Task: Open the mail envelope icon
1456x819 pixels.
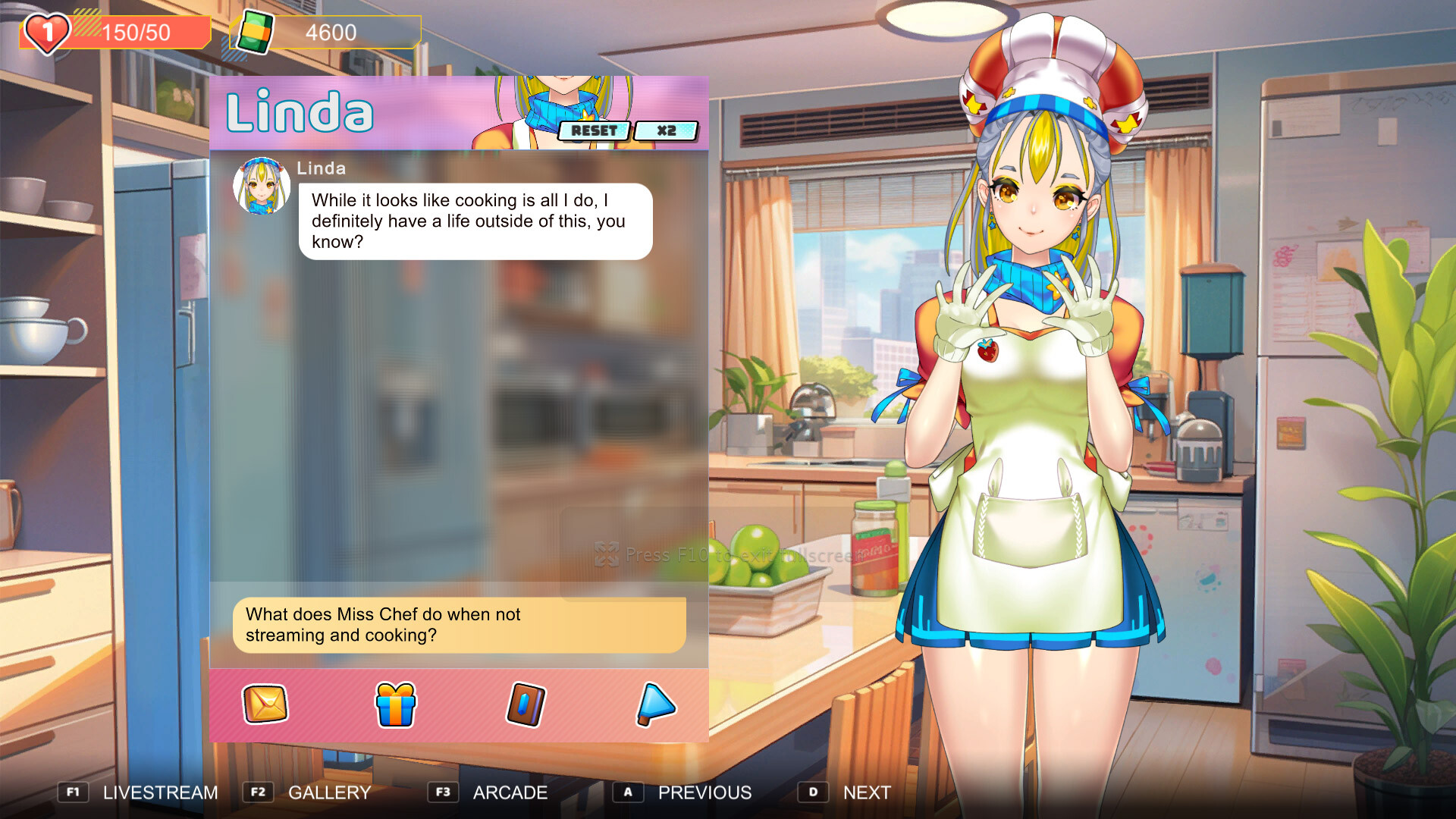Action: (x=264, y=705)
